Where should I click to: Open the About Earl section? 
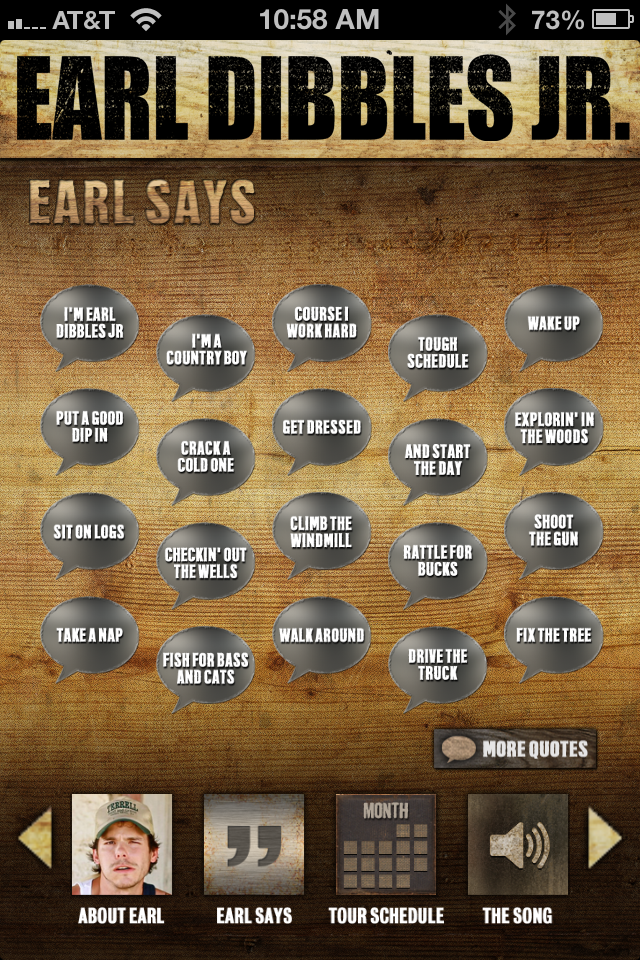(122, 844)
